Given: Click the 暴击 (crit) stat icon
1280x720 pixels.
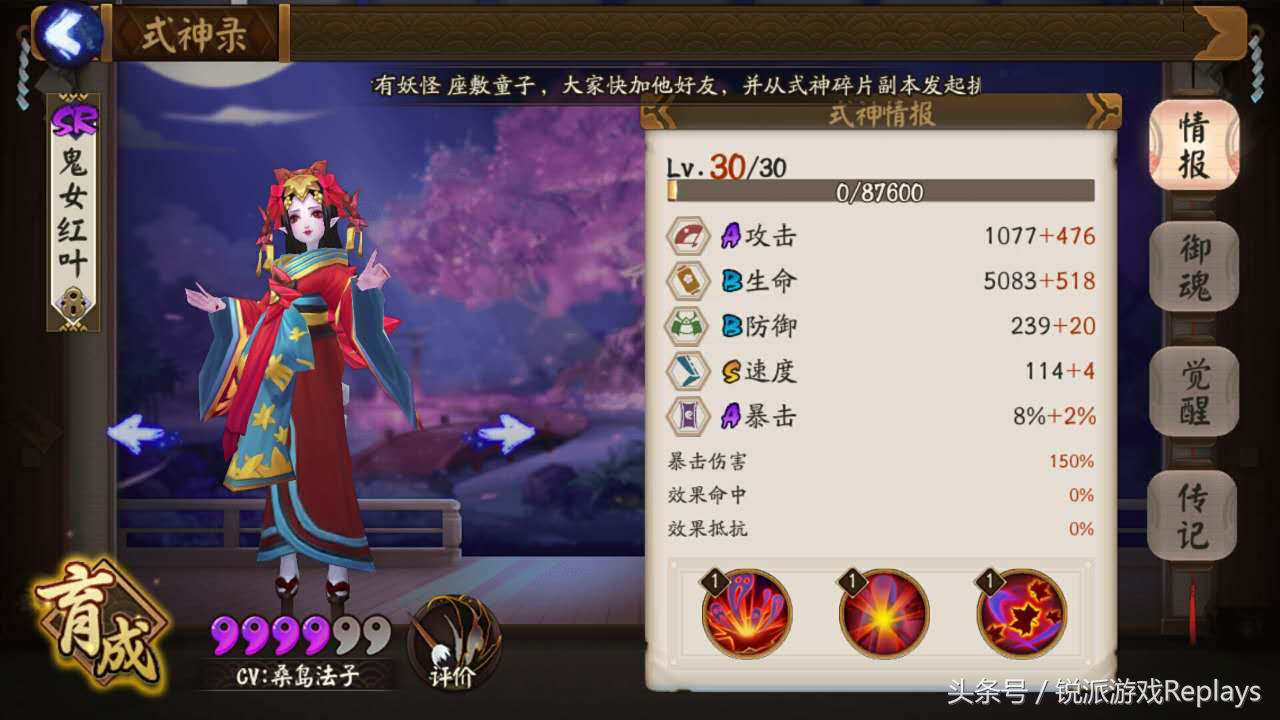Looking at the screenshot, I should point(688,416).
